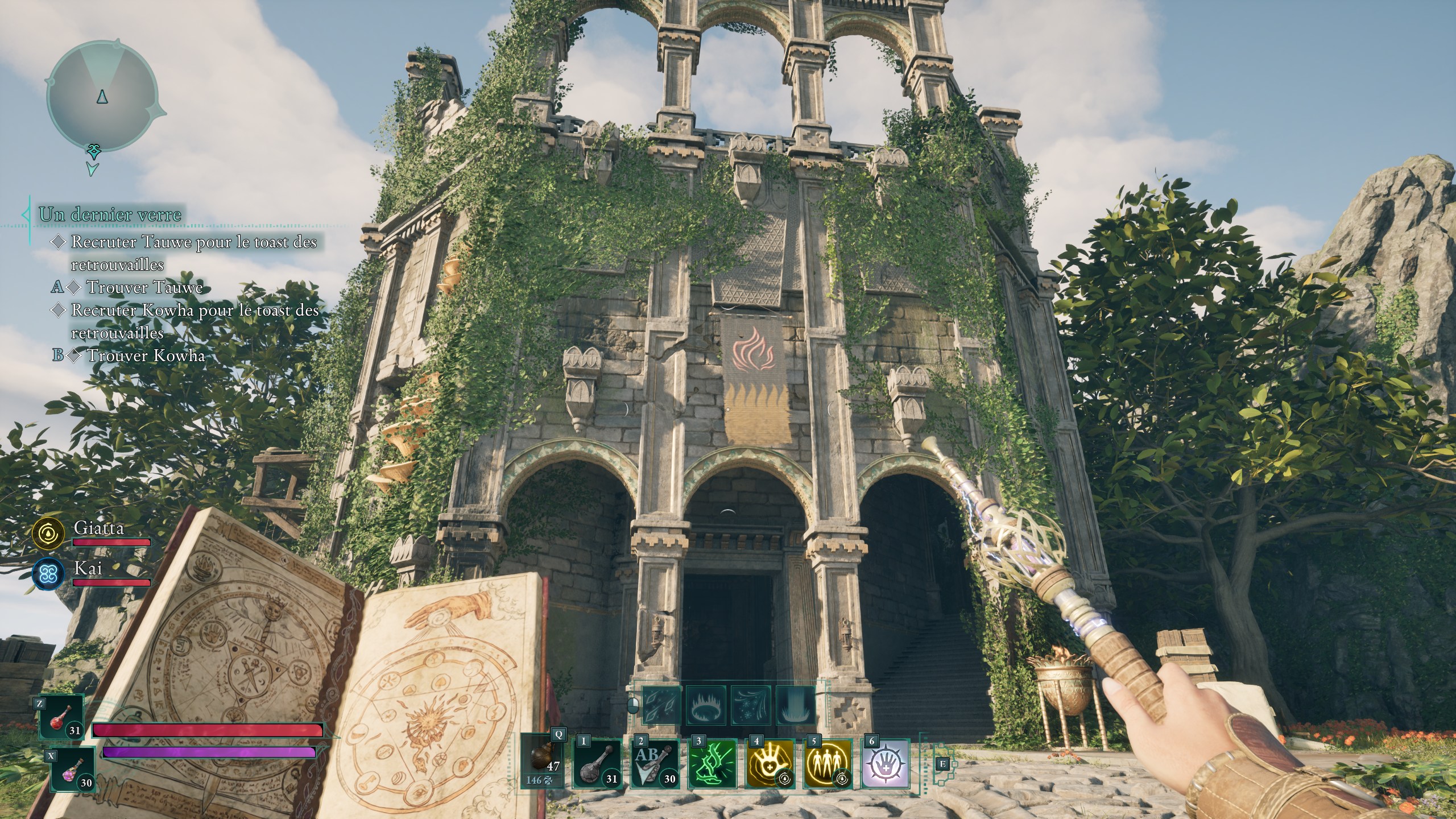Select the falling shards grimoire spell
1456x819 pixels.
pos(661,705)
